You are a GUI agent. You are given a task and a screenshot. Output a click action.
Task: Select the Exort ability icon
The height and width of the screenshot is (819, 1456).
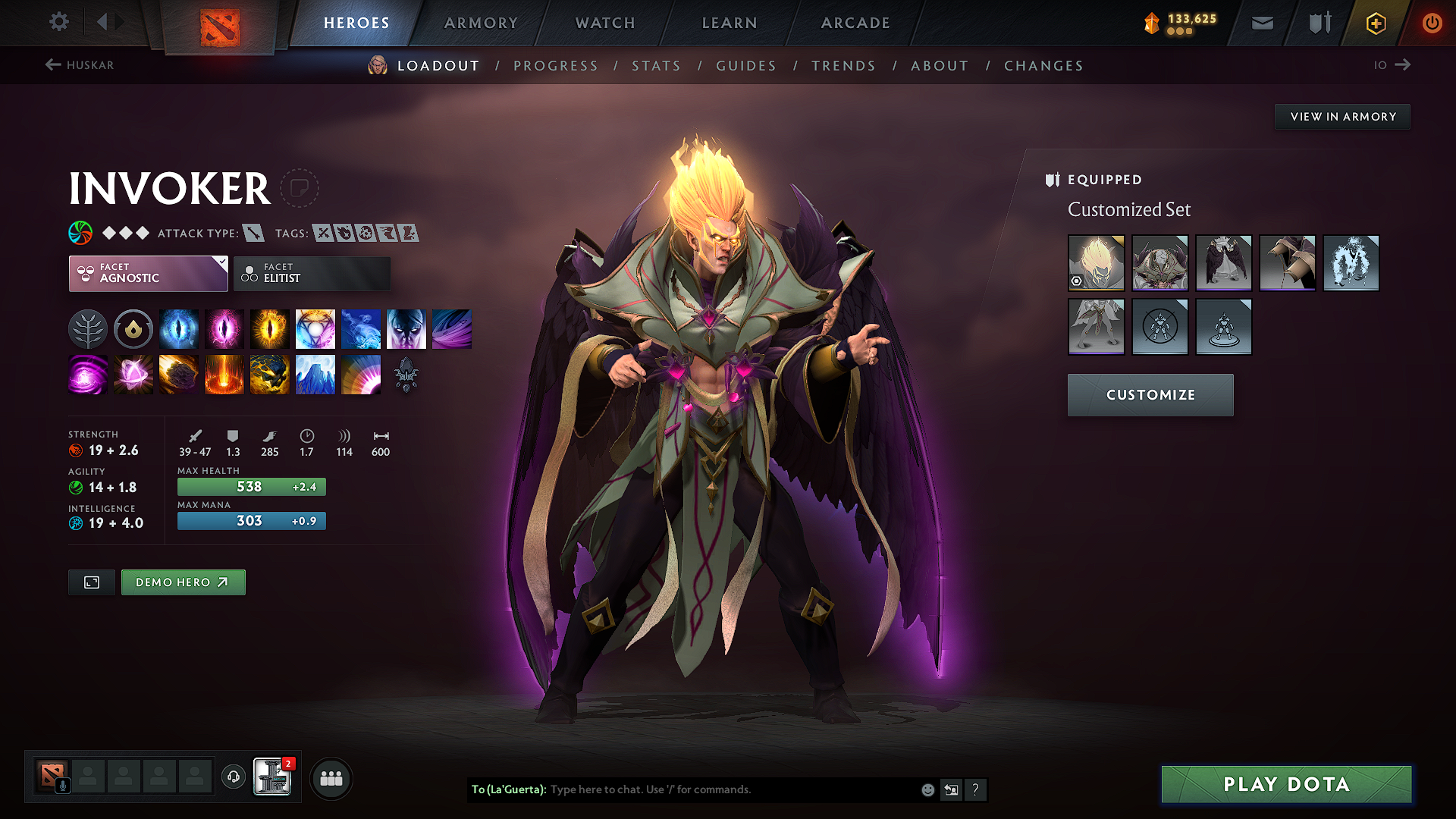coord(270,328)
